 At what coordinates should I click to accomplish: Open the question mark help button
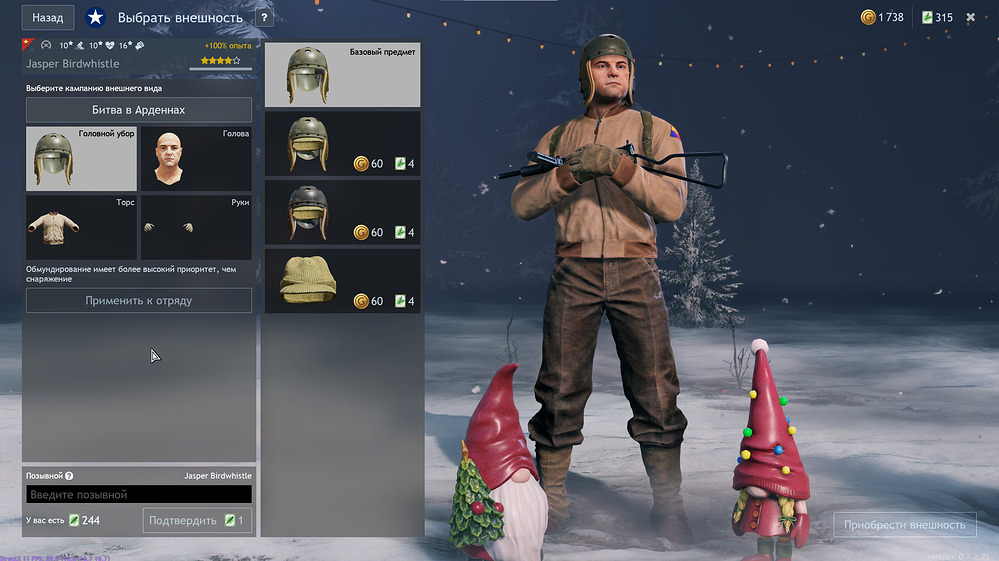click(264, 18)
